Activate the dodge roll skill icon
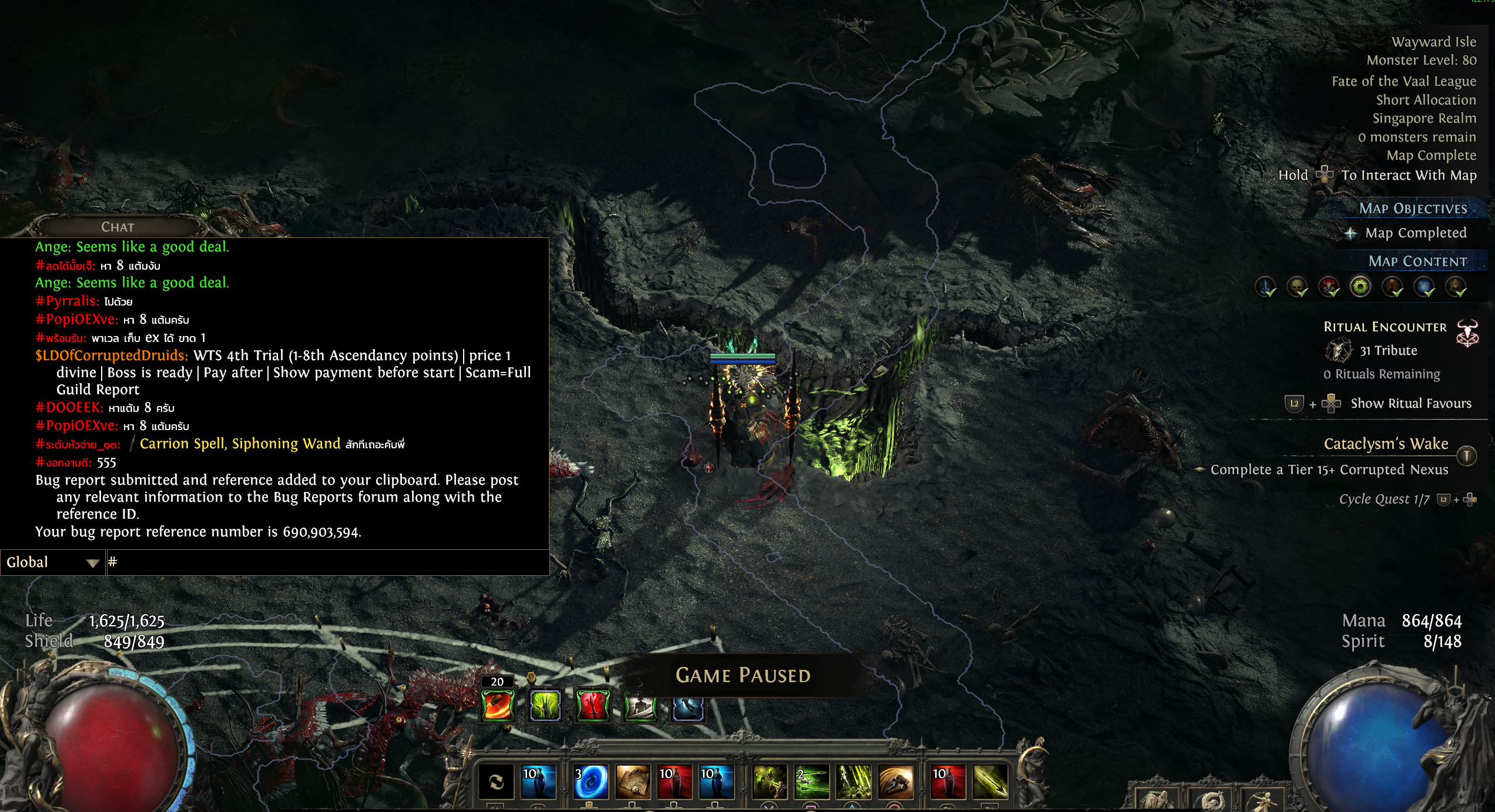Viewport: 1495px width, 812px height. coord(896,781)
